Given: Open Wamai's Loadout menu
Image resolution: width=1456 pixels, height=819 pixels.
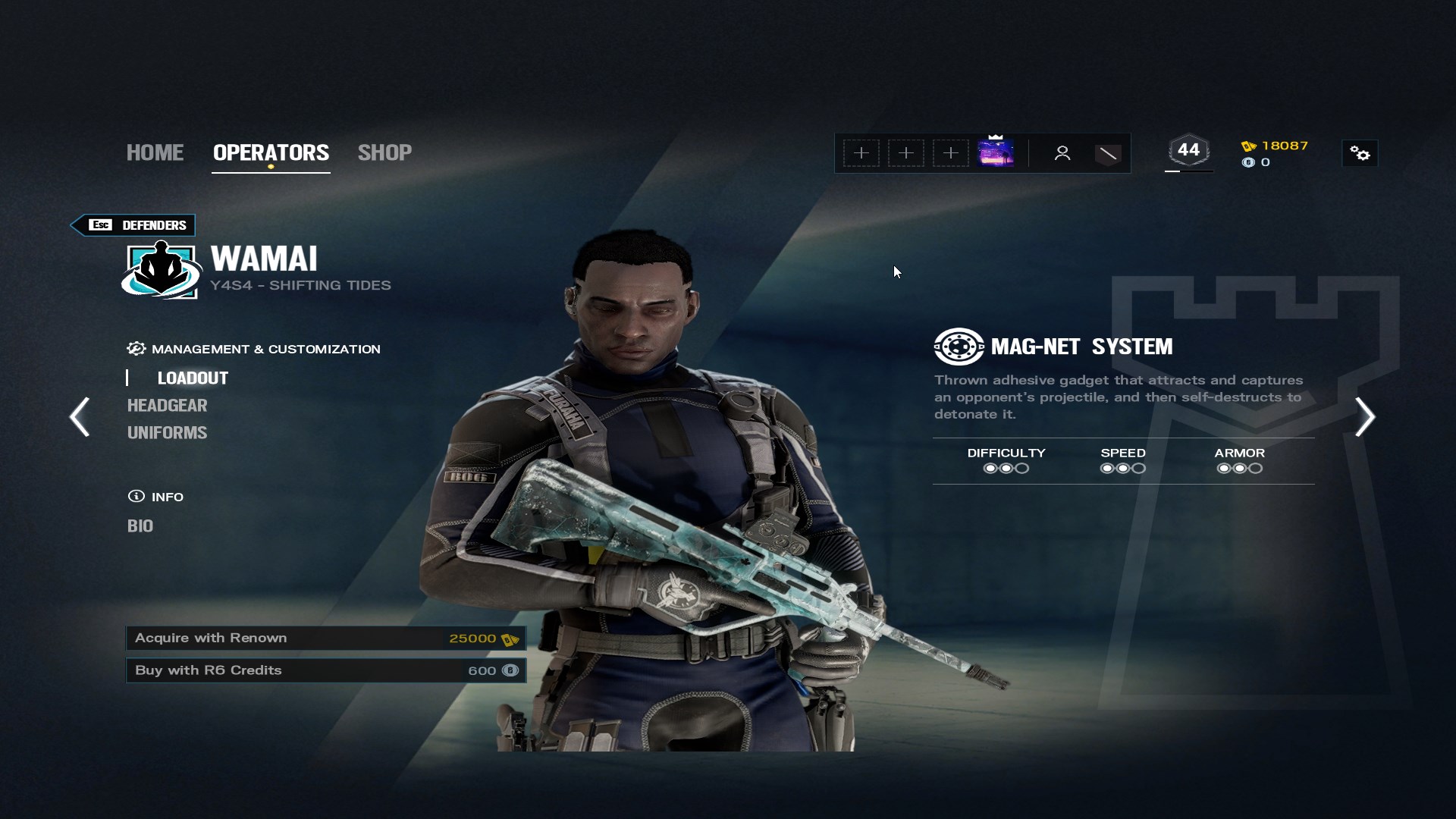Looking at the screenshot, I should [x=193, y=378].
